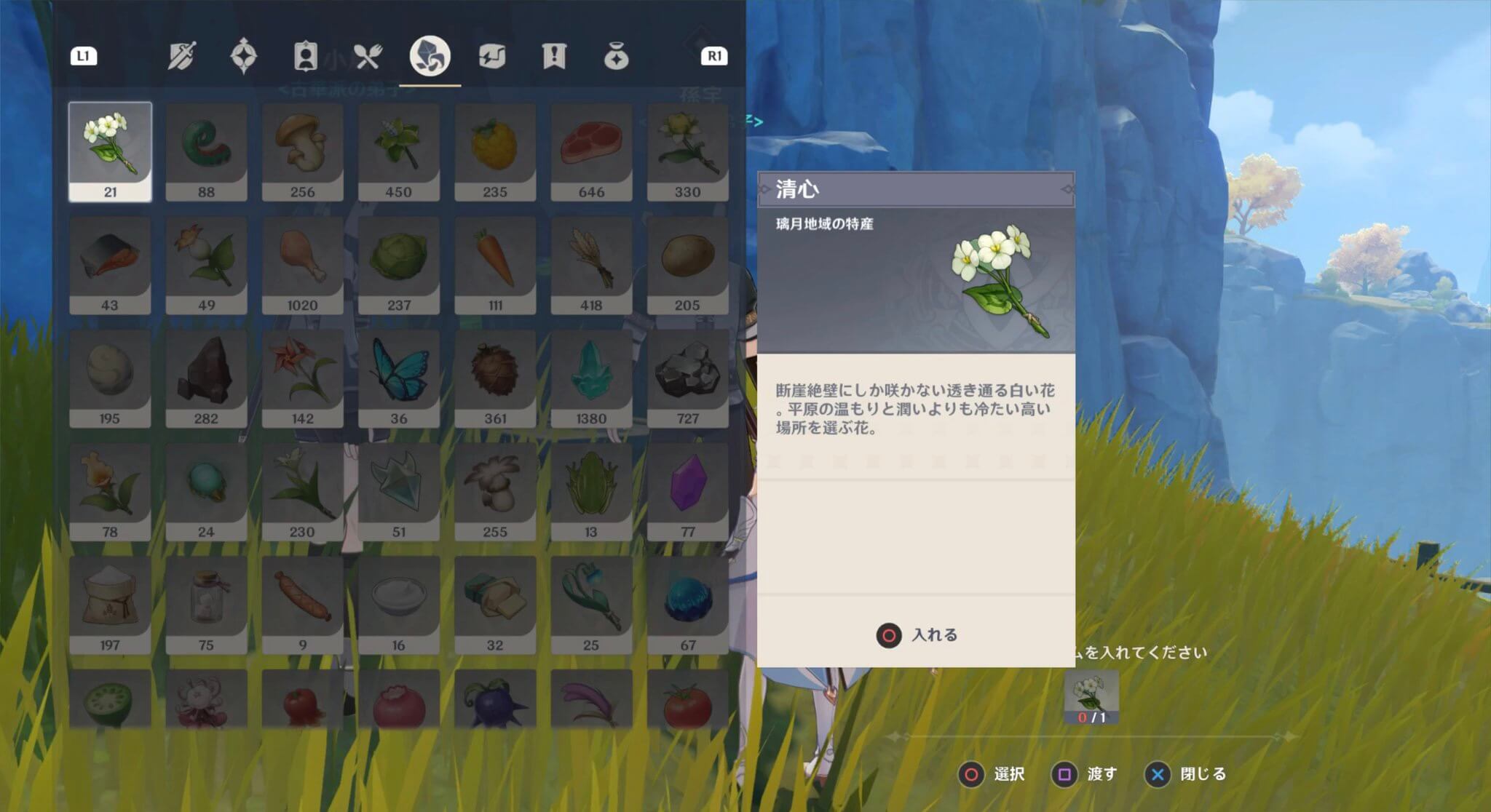Open the character development items icon
Viewport: 1491px width, 812px height.
pyautogui.click(x=305, y=57)
